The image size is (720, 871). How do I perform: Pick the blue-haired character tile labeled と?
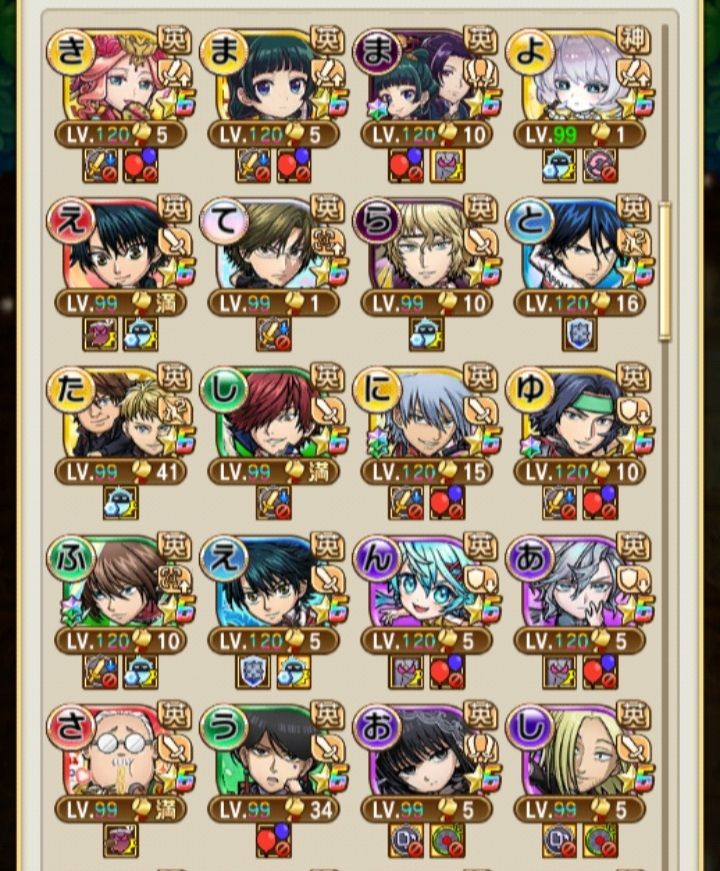[x=579, y=245]
